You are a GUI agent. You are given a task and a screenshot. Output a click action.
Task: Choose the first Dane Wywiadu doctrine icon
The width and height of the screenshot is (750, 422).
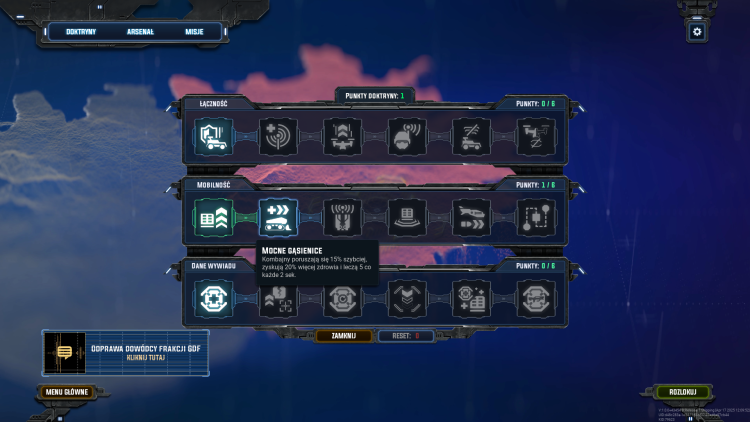pyautogui.click(x=214, y=298)
